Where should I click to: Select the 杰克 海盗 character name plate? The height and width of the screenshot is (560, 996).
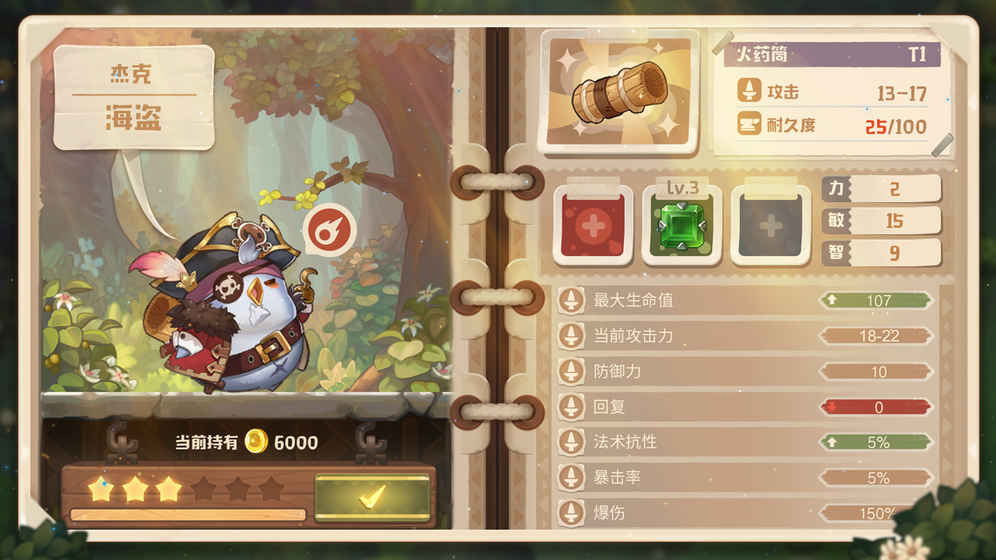(x=133, y=97)
